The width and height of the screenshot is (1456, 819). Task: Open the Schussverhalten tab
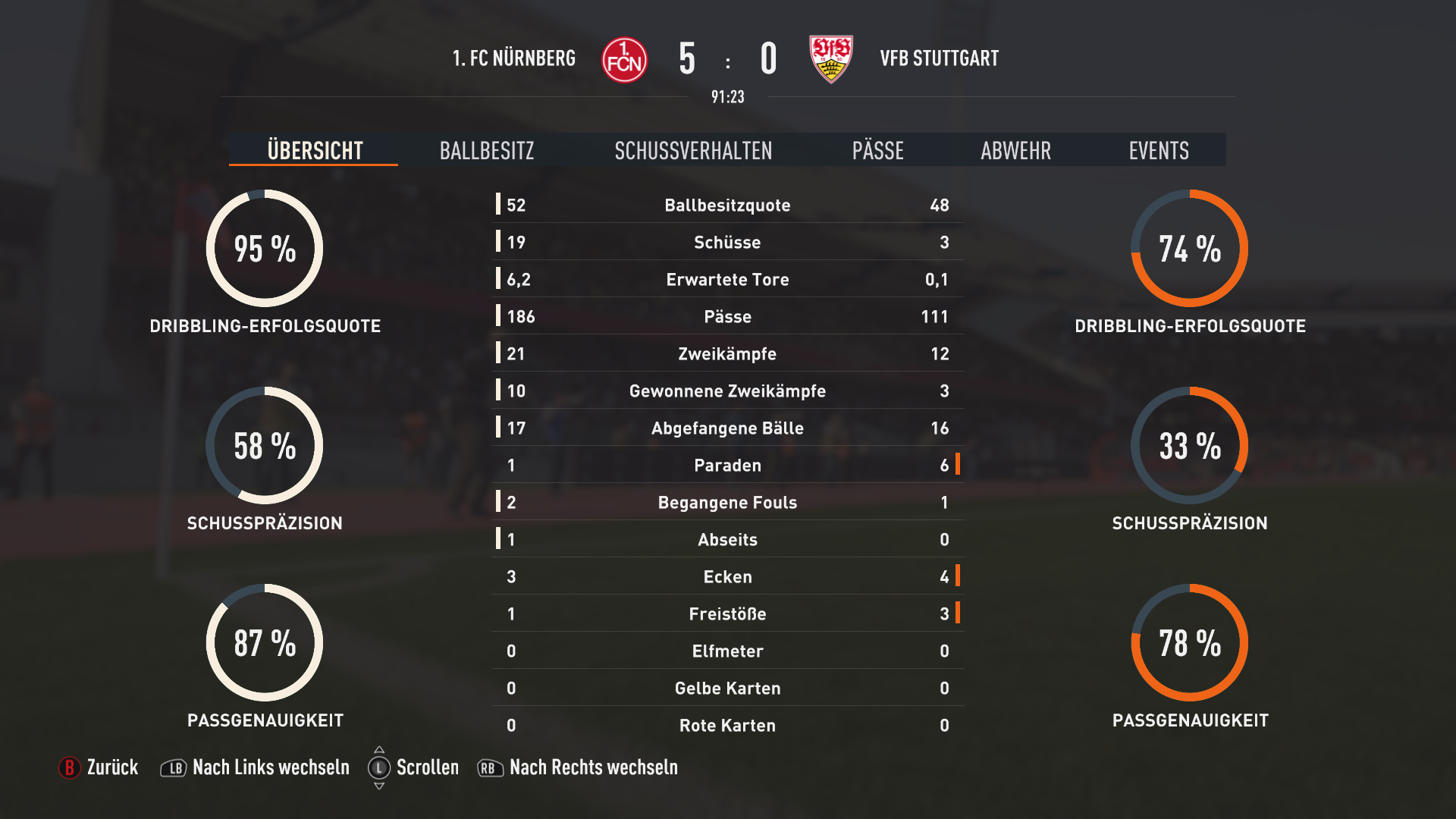click(693, 150)
